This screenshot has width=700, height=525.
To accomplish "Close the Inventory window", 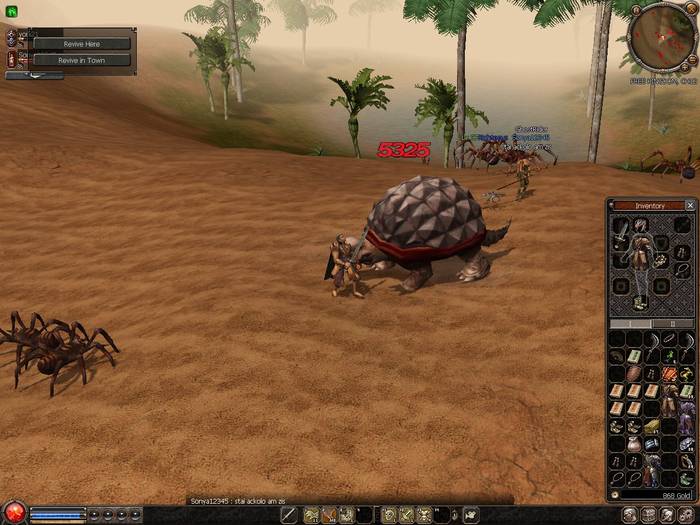I will pos(690,205).
